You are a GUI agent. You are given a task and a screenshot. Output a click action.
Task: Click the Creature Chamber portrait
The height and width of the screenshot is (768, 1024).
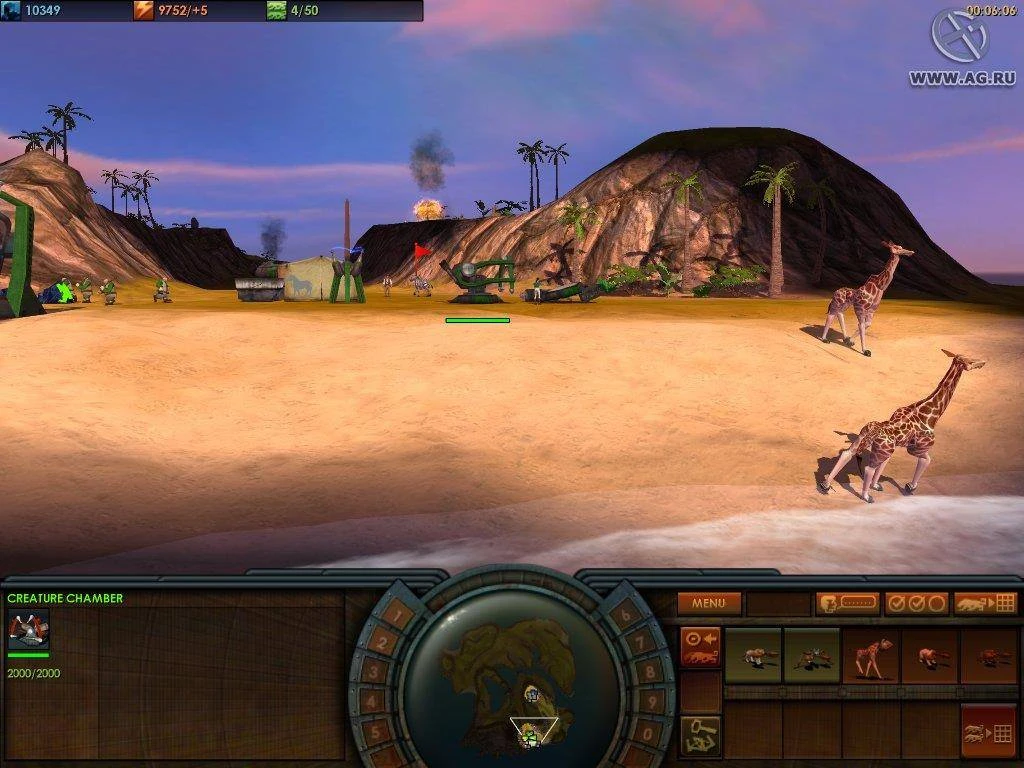28,629
